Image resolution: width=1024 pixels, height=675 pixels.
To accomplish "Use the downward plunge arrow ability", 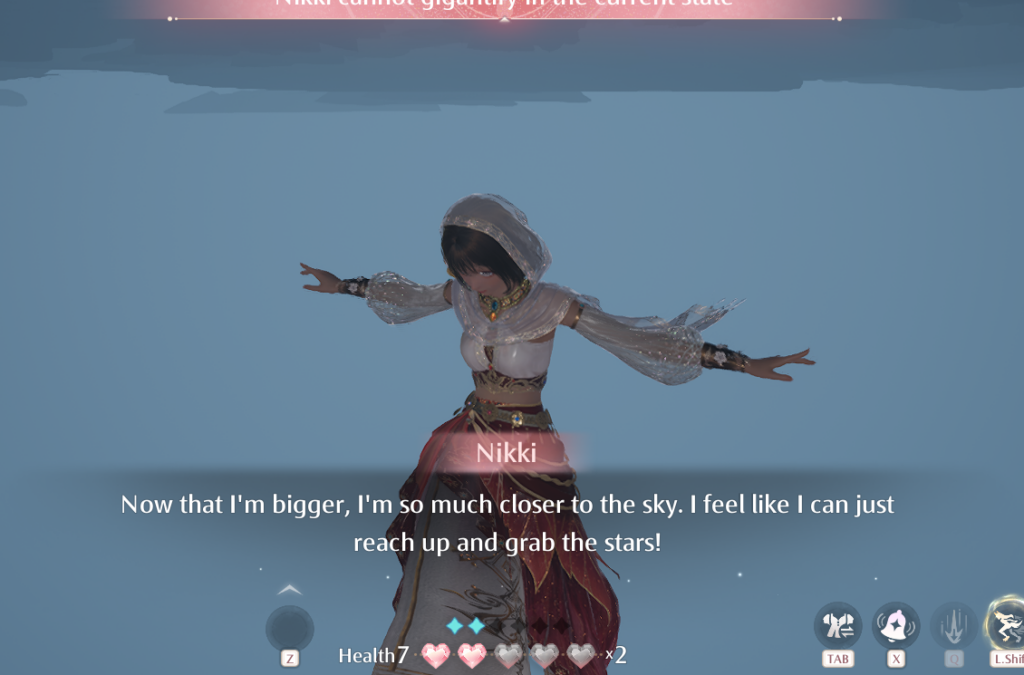I will coord(954,626).
